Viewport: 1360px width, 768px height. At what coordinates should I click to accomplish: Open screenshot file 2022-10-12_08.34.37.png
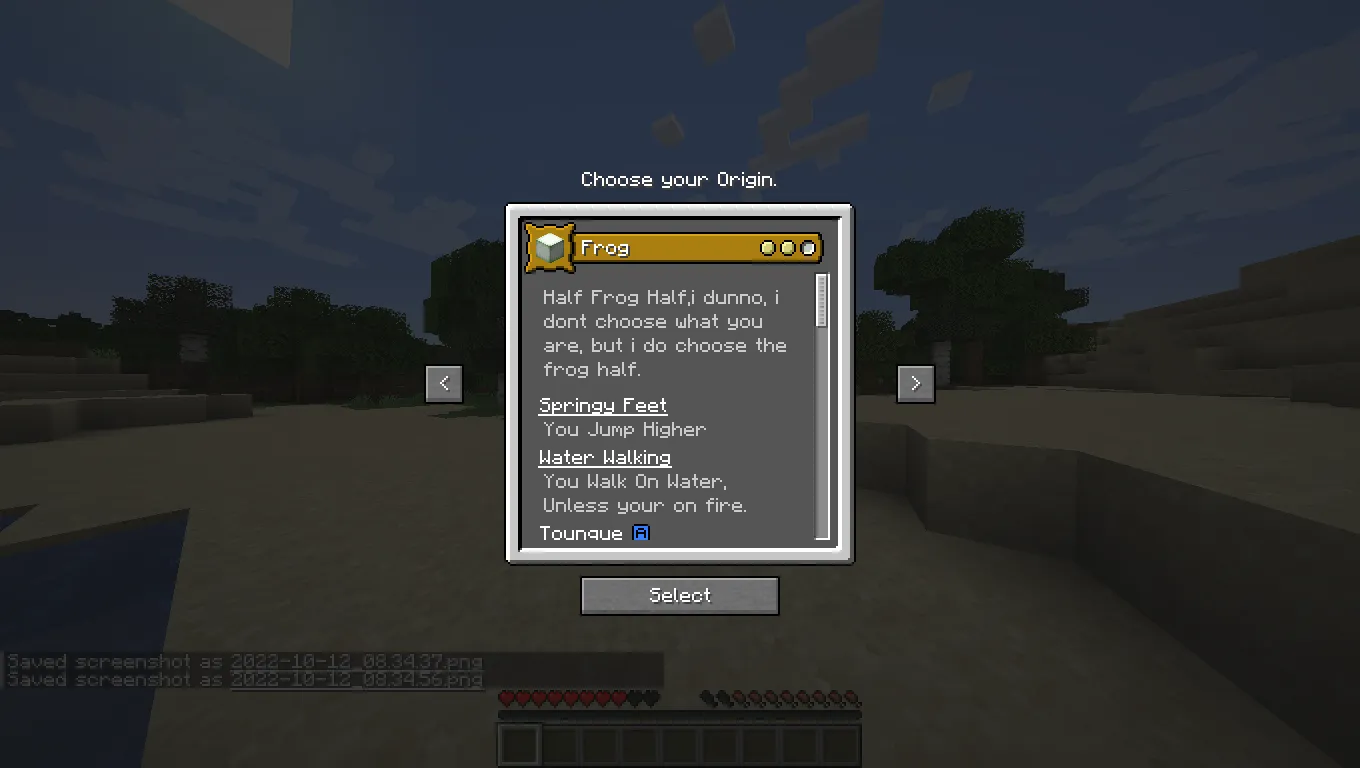[356, 661]
